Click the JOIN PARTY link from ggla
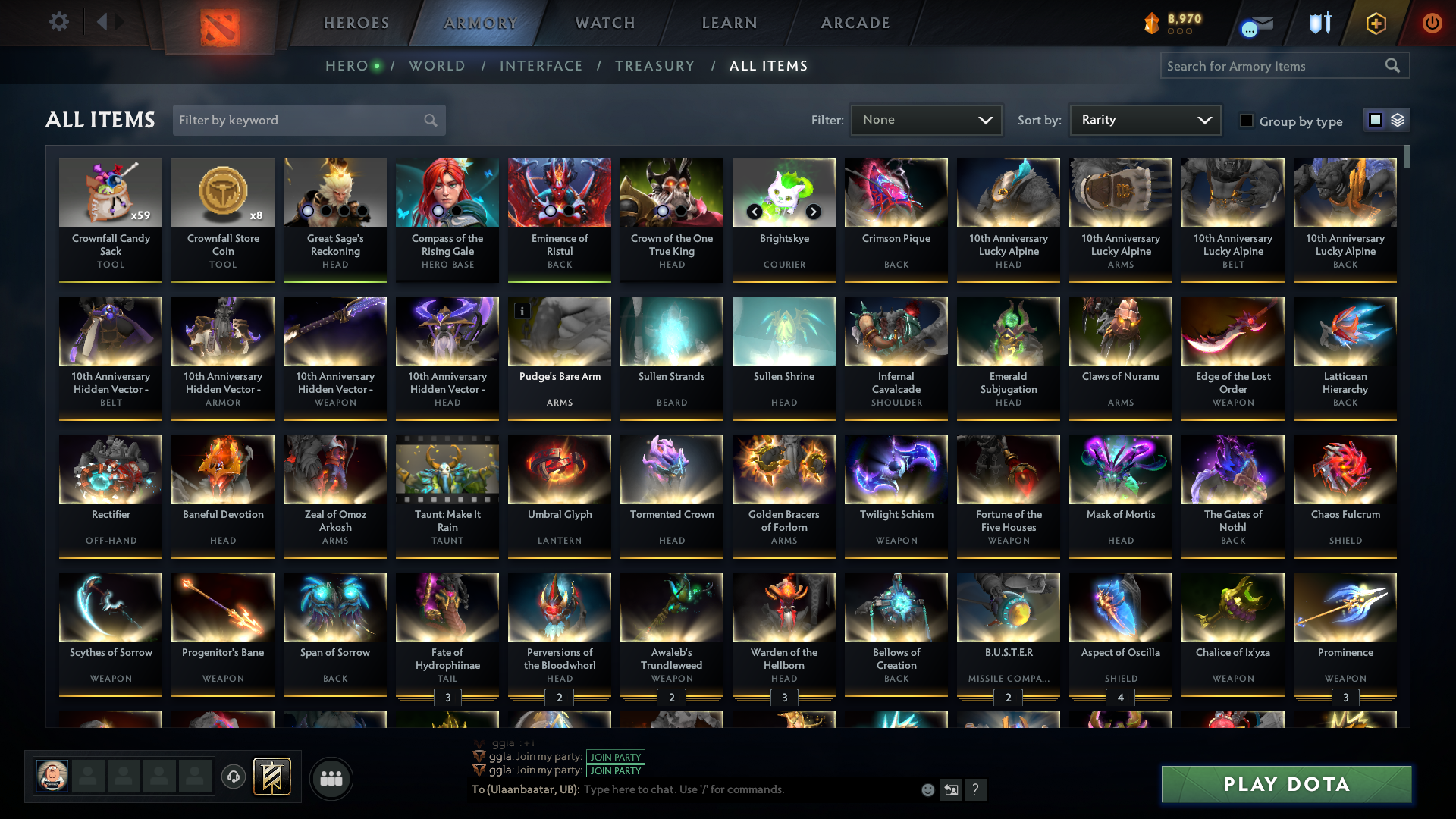The width and height of the screenshot is (1456, 819). pyautogui.click(x=615, y=757)
